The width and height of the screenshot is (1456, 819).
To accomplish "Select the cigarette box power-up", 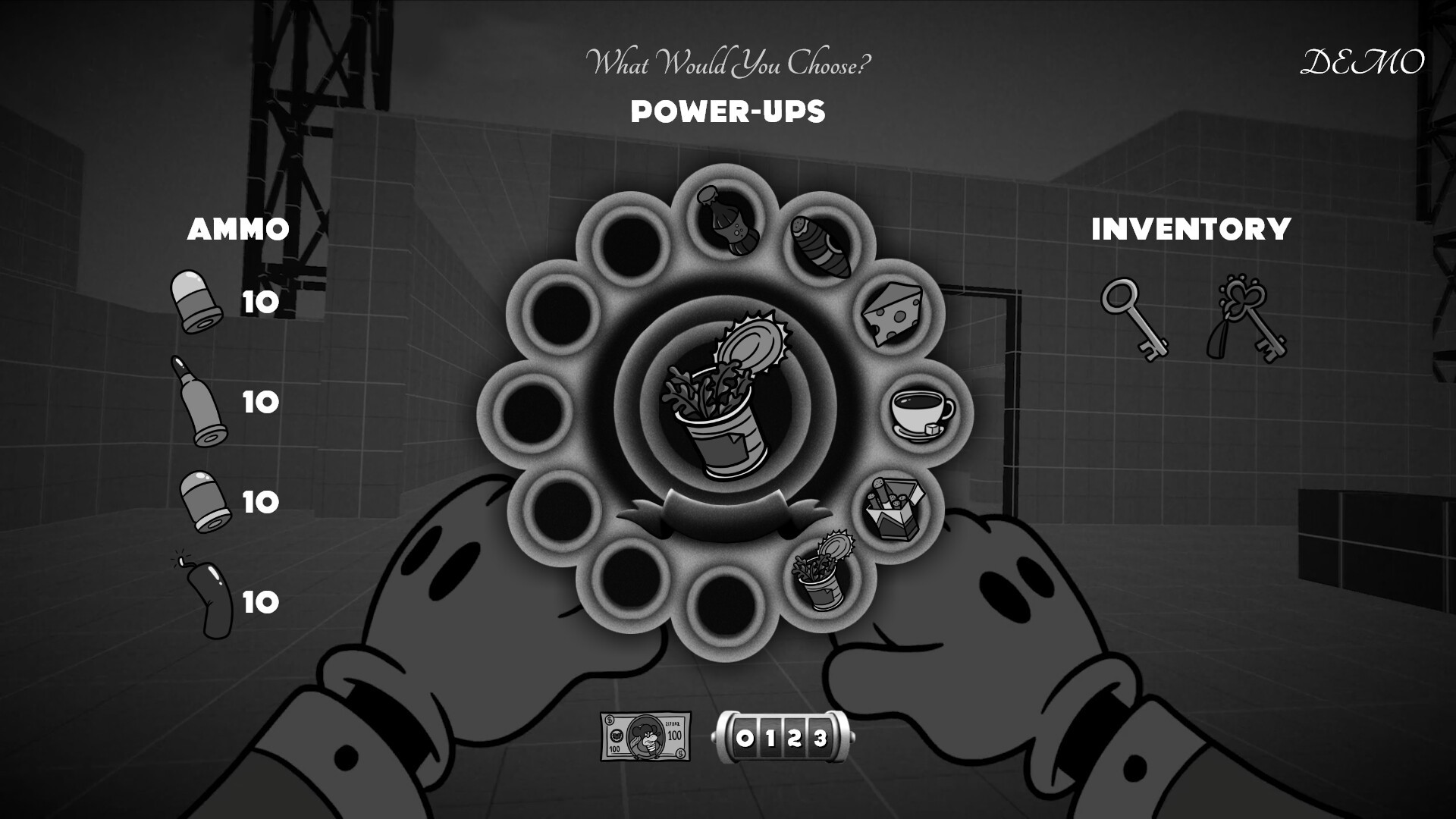I will tap(895, 507).
